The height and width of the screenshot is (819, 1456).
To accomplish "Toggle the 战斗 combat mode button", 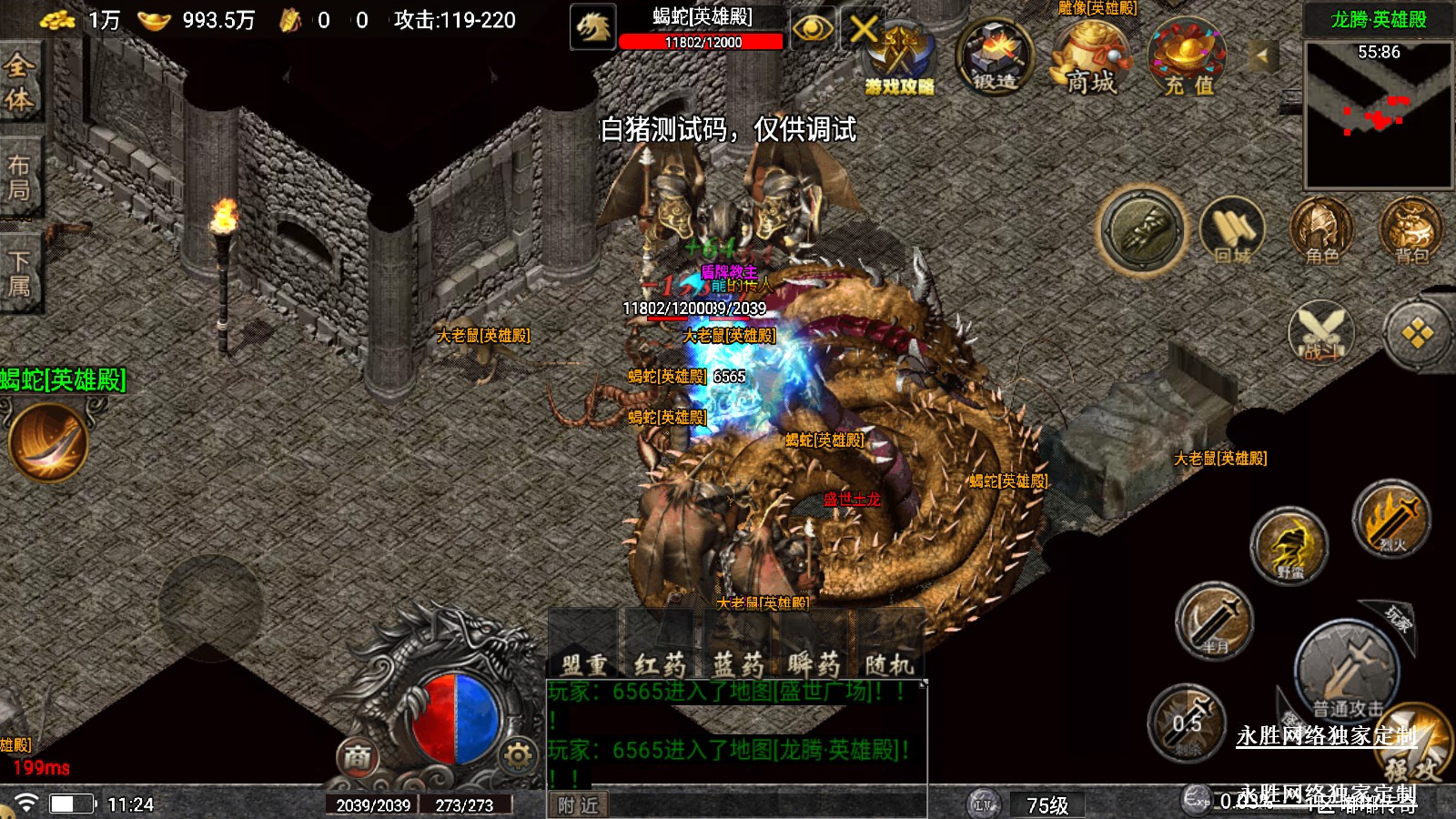I will [x=1321, y=333].
